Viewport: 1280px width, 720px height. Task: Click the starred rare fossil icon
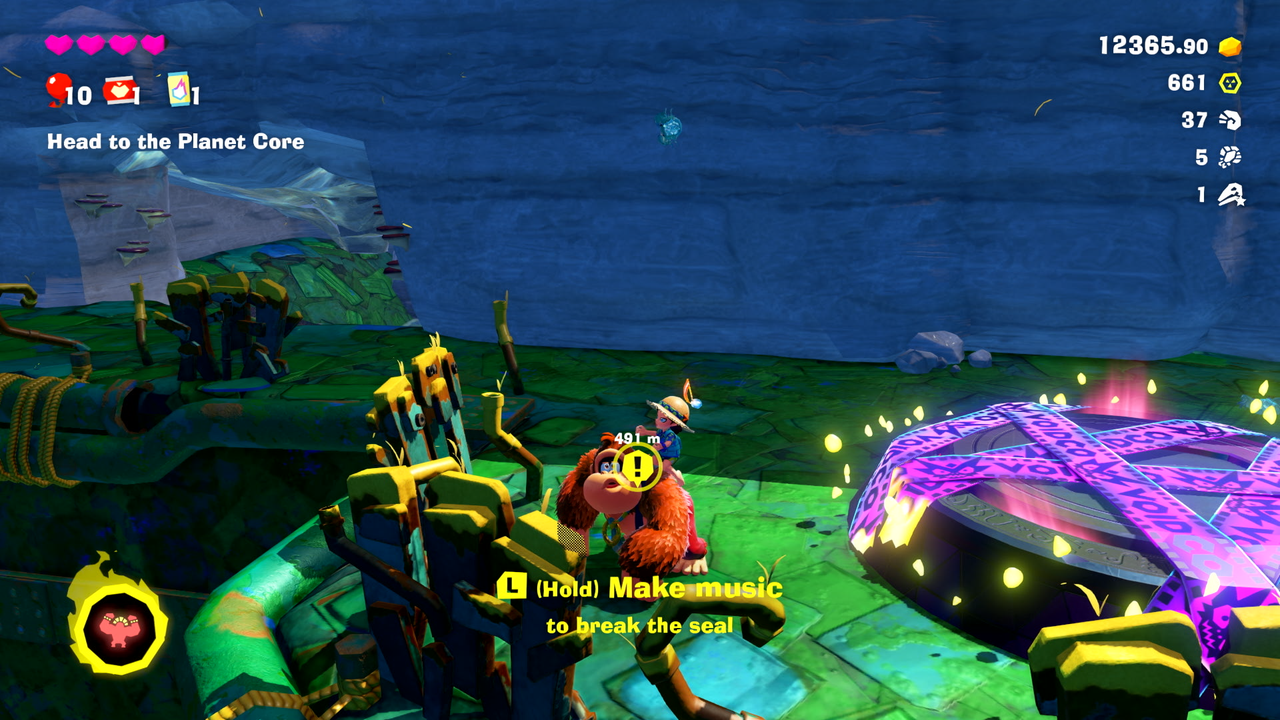(1231, 195)
